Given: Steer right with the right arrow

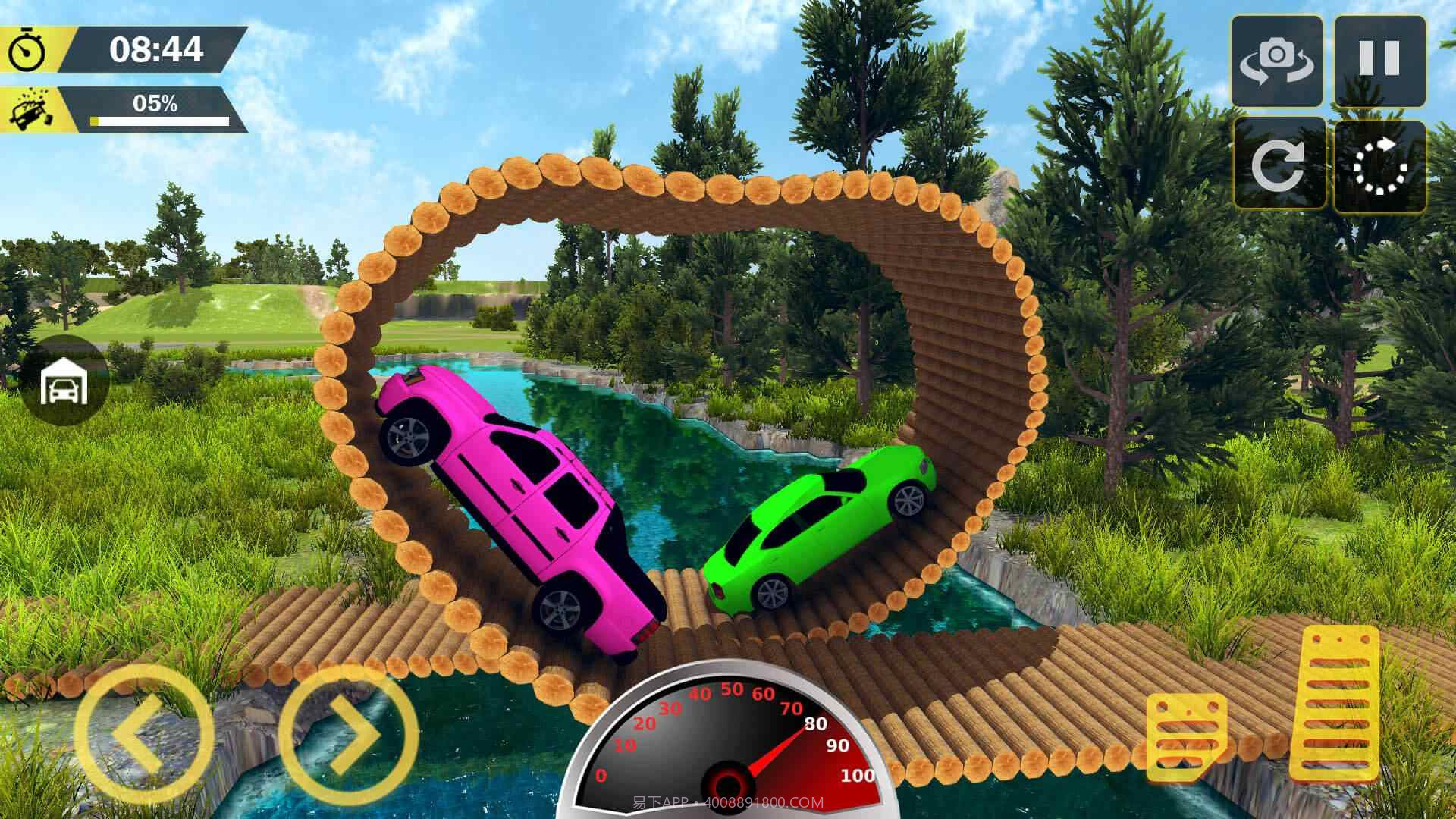Looking at the screenshot, I should [x=349, y=733].
